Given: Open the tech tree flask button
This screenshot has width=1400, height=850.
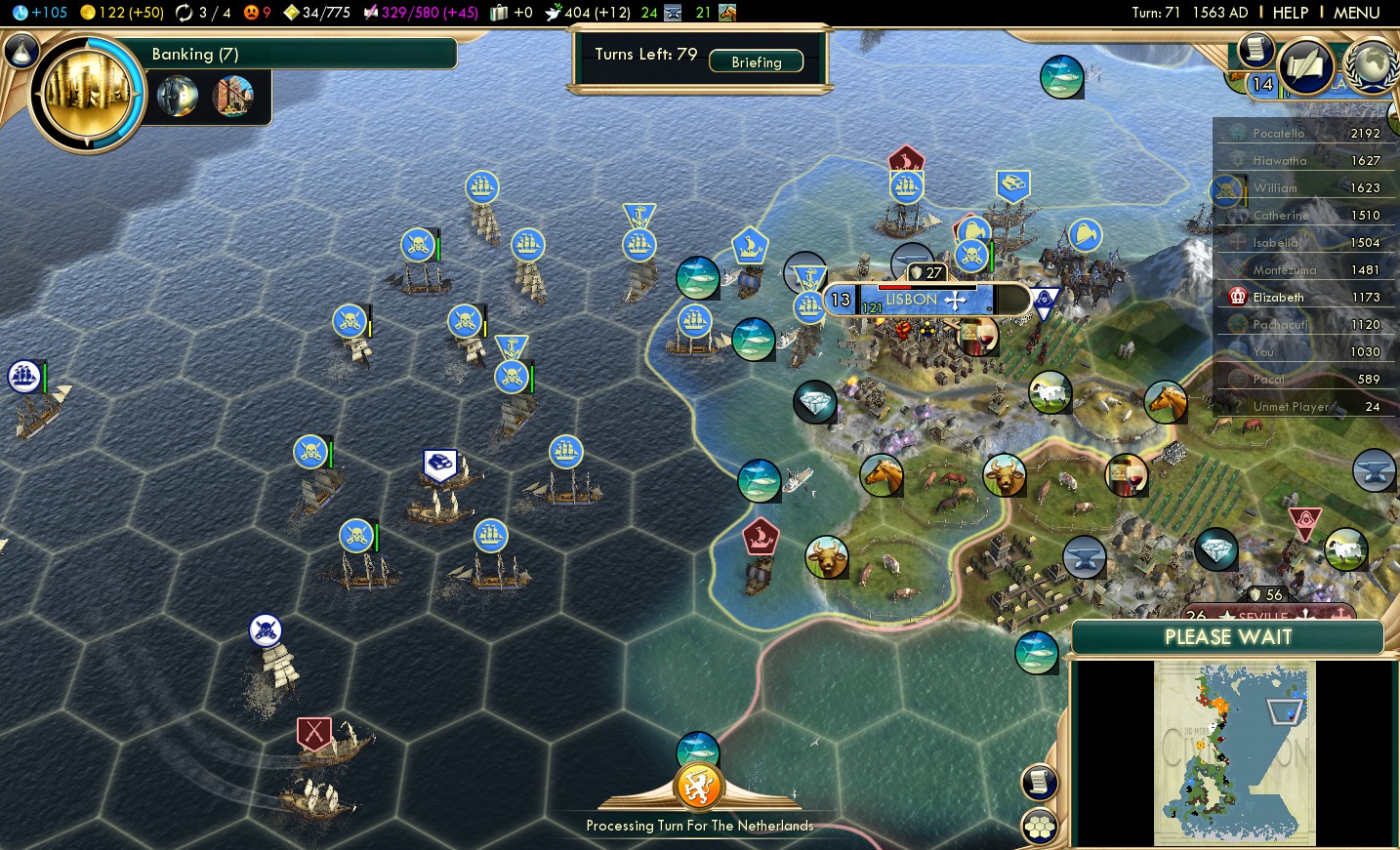Looking at the screenshot, I should pos(21,51).
